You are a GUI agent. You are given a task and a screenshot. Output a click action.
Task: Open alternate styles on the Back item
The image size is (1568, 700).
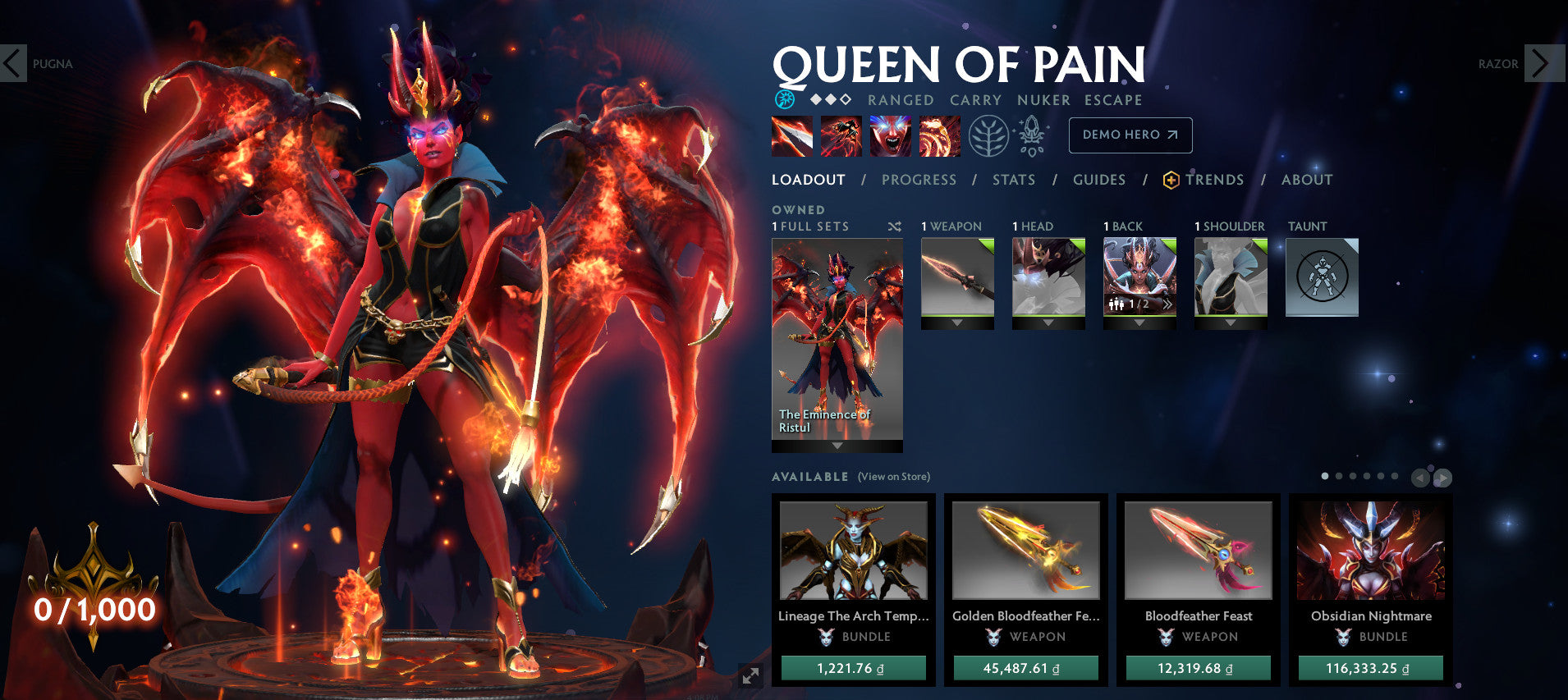pos(1167,304)
